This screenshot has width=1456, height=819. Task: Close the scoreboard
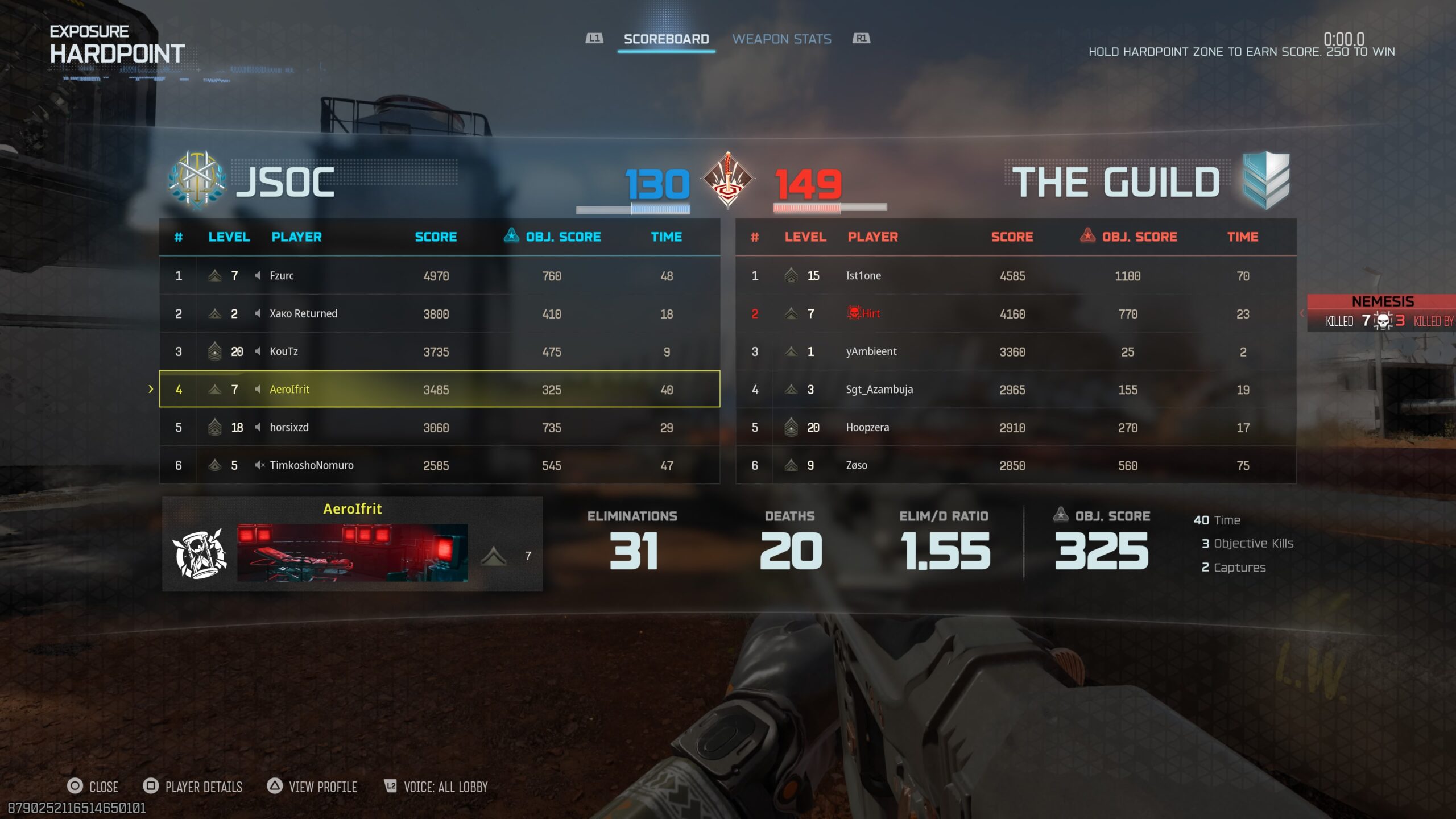tap(93, 787)
